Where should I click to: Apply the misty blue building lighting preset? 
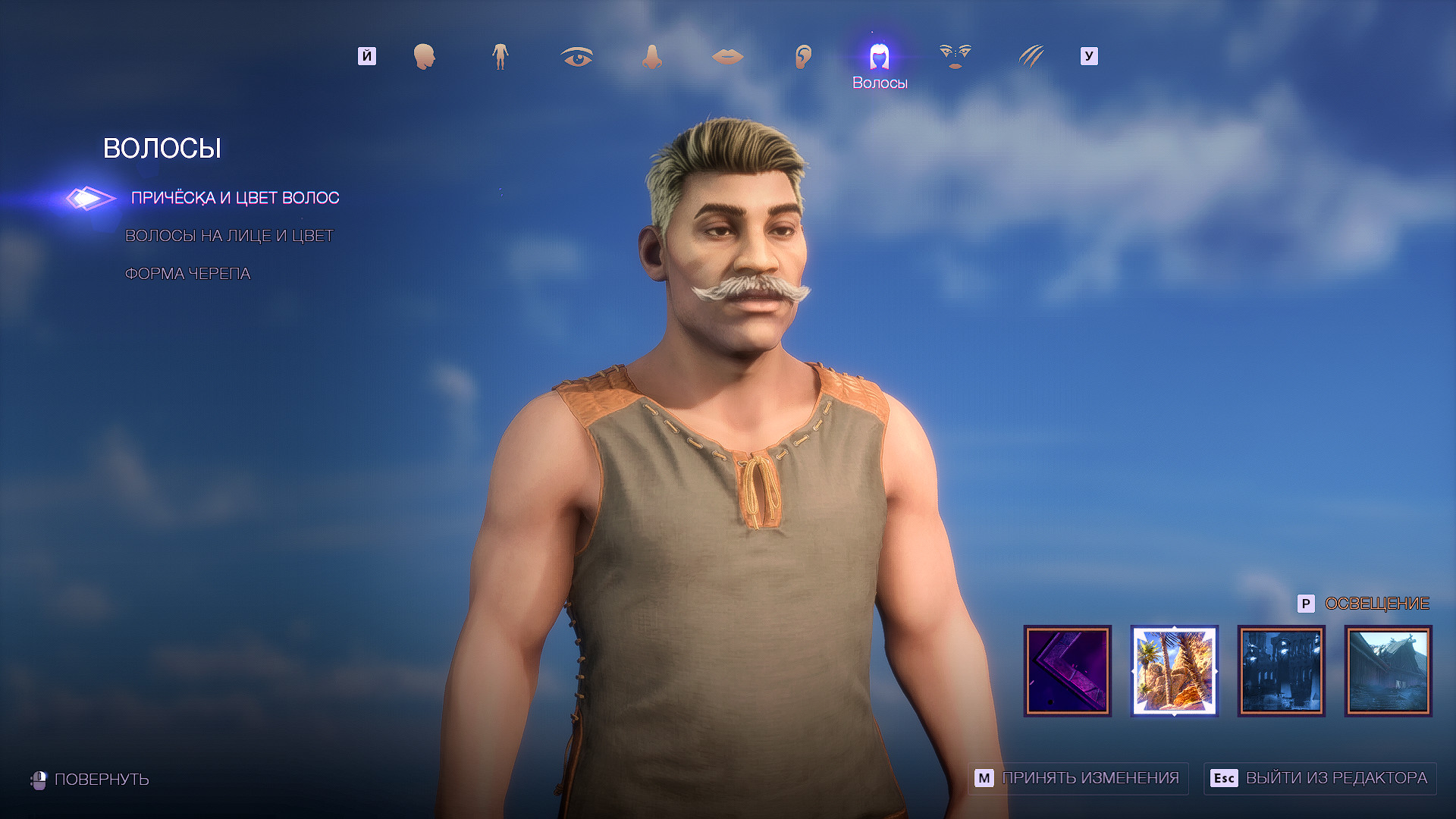(x=1389, y=670)
